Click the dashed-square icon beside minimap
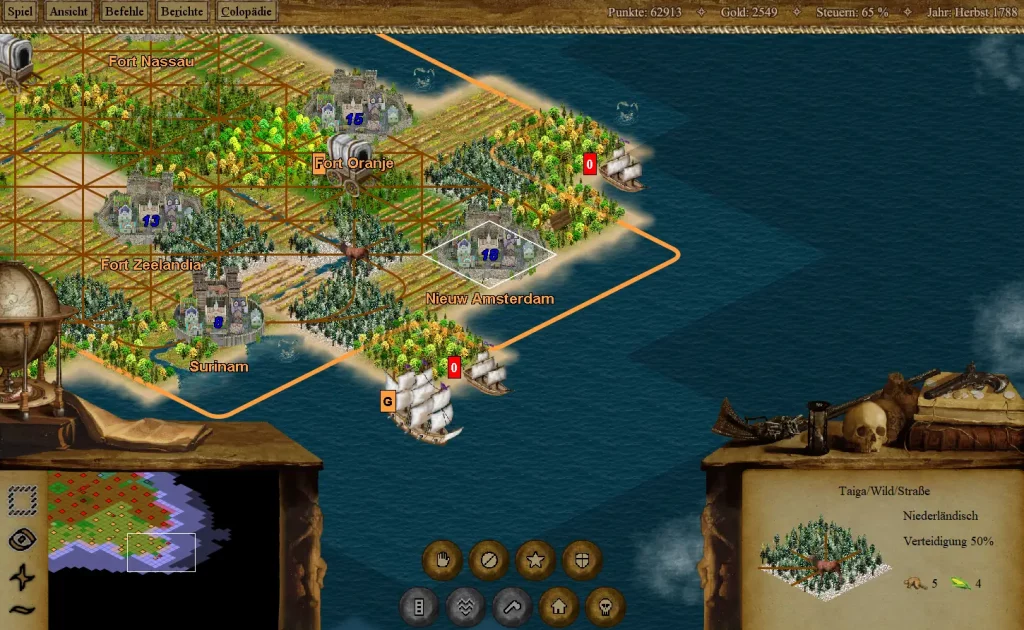The image size is (1024, 630). 23,499
